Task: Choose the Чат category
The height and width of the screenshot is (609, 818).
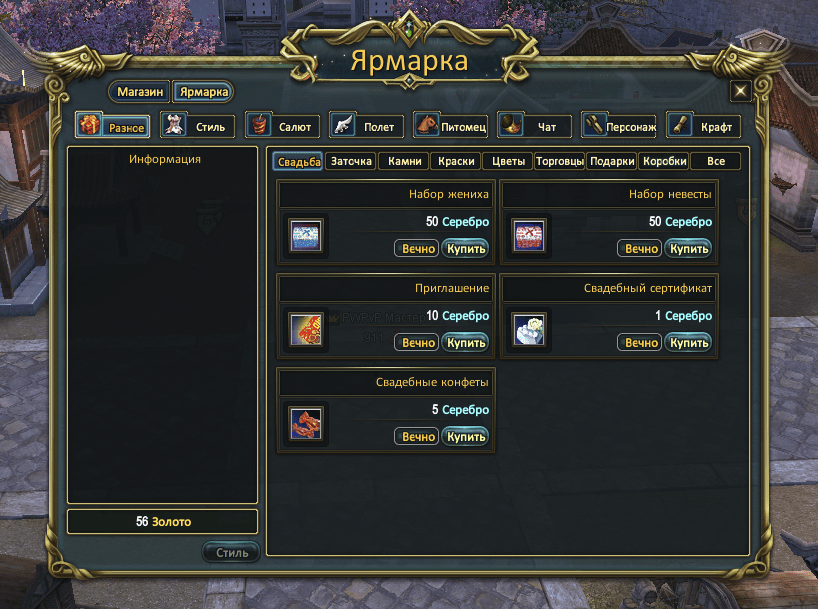Action: click(x=535, y=127)
